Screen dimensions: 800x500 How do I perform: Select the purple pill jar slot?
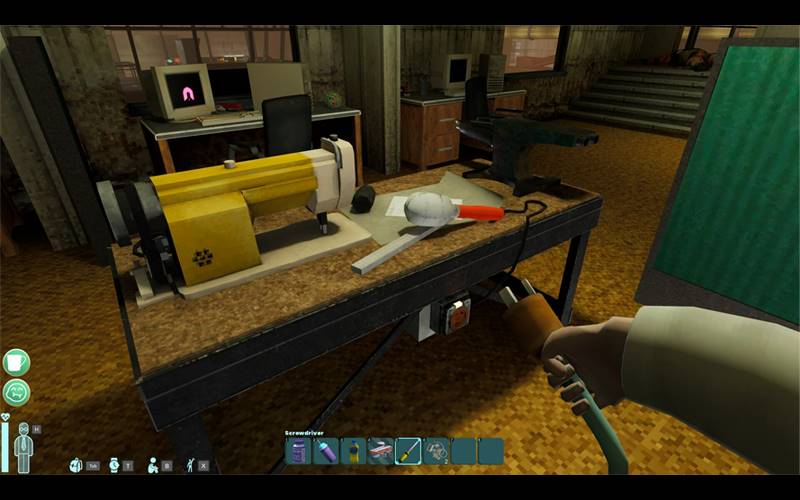(299, 452)
